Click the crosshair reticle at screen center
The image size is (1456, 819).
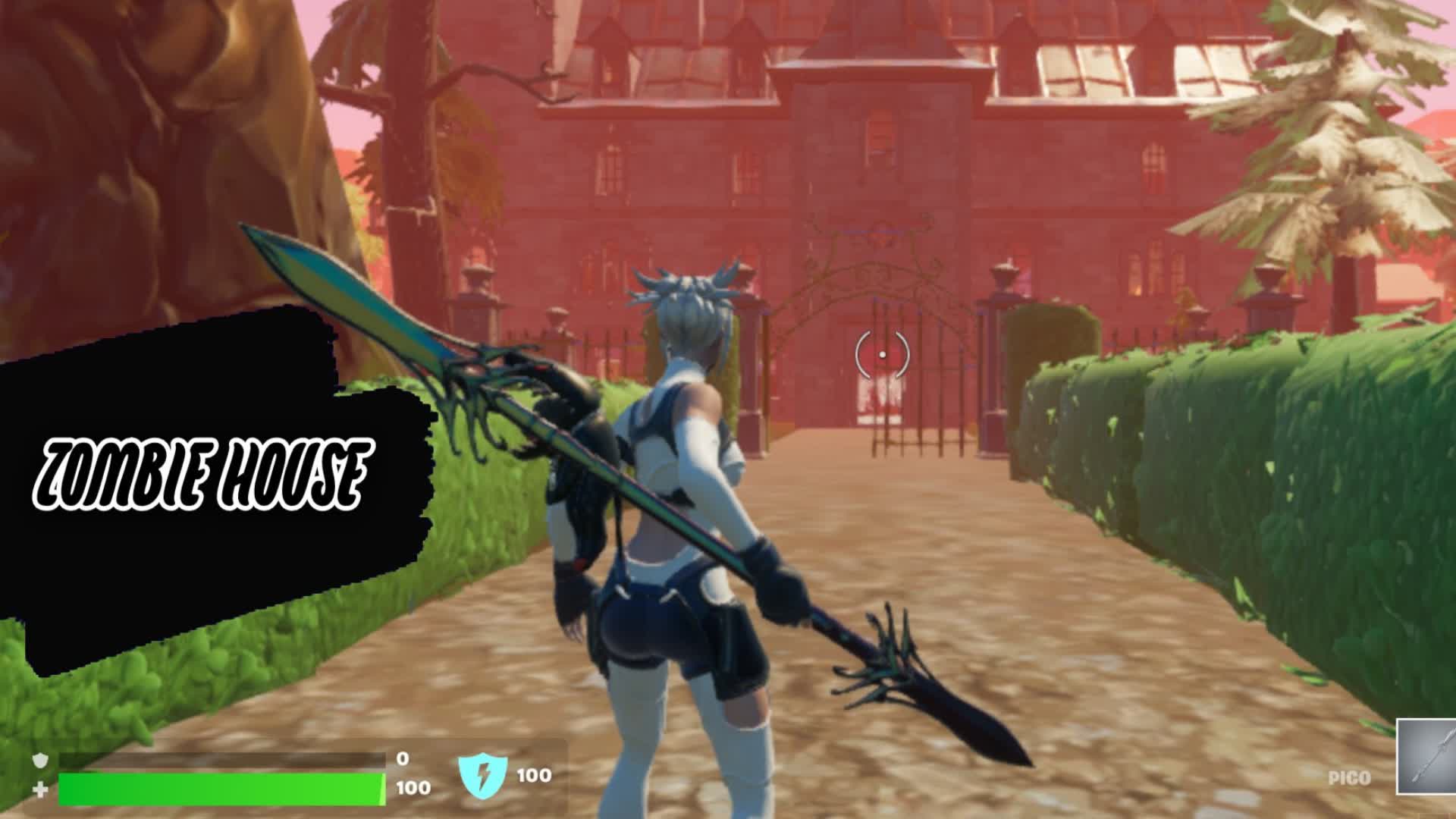882,353
